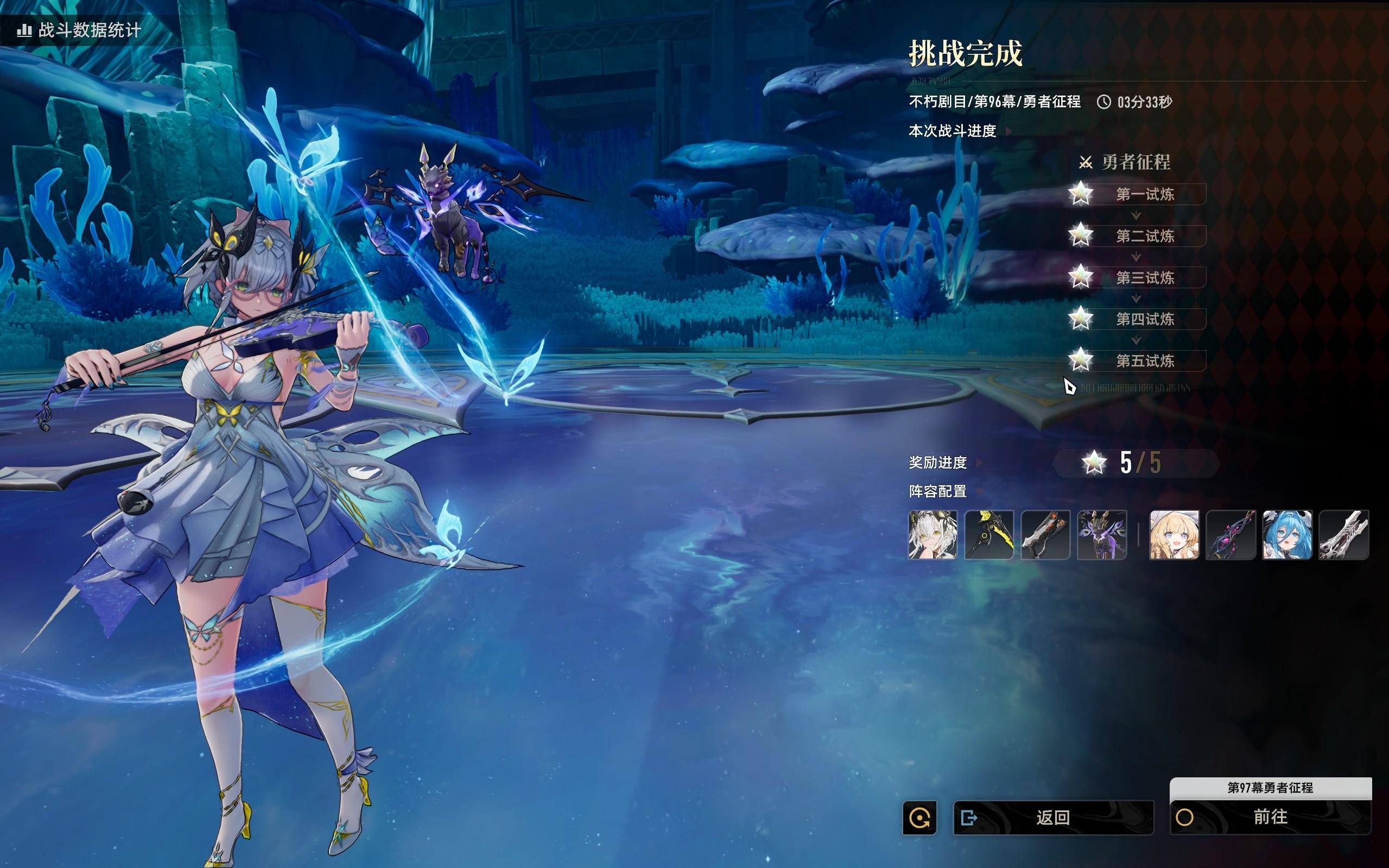Select the 第二试炼 trial row
Screen dimensions: 1389x868
[1145, 236]
